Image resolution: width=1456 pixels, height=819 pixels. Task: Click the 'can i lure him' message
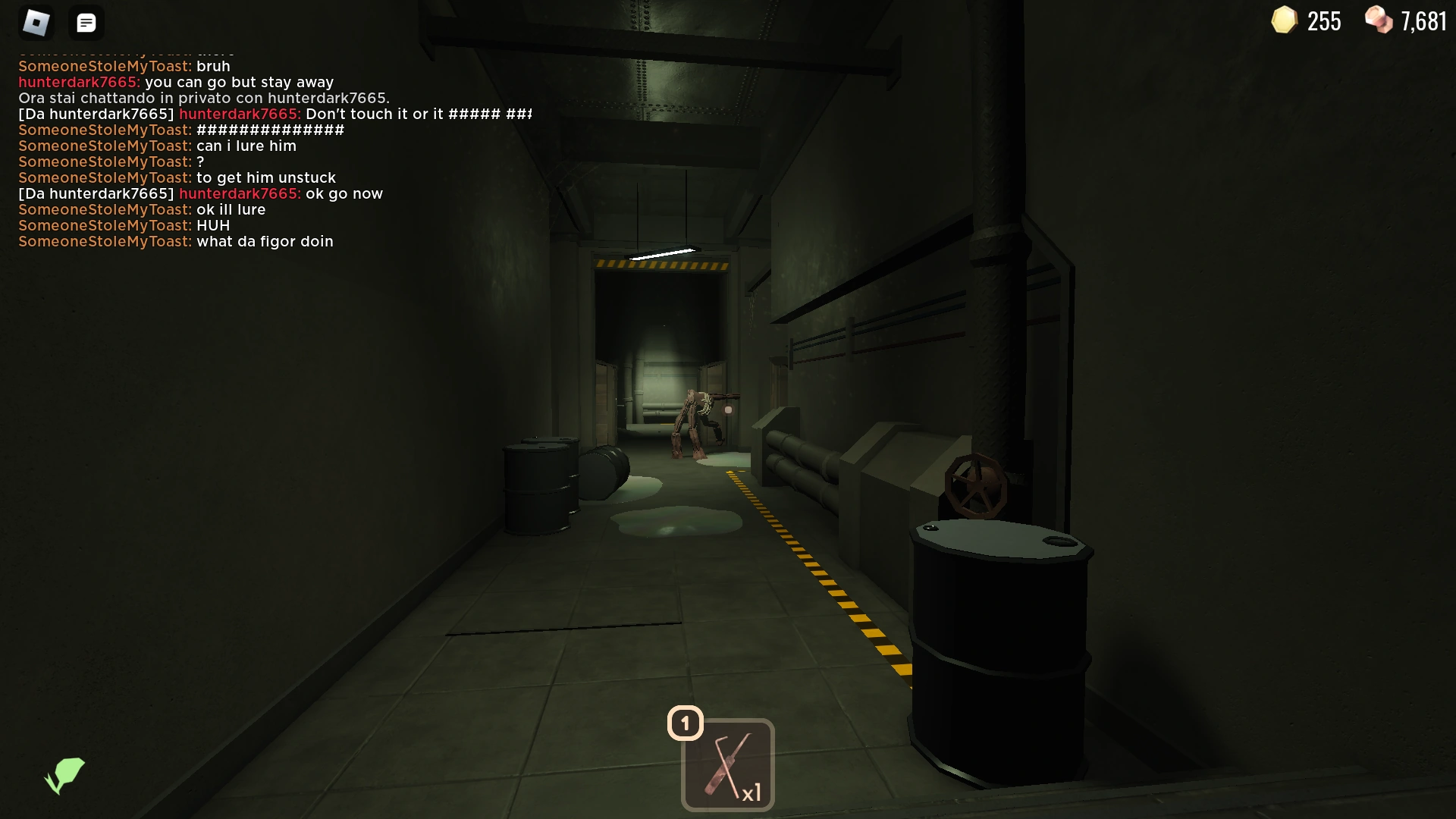pyautogui.click(x=246, y=146)
